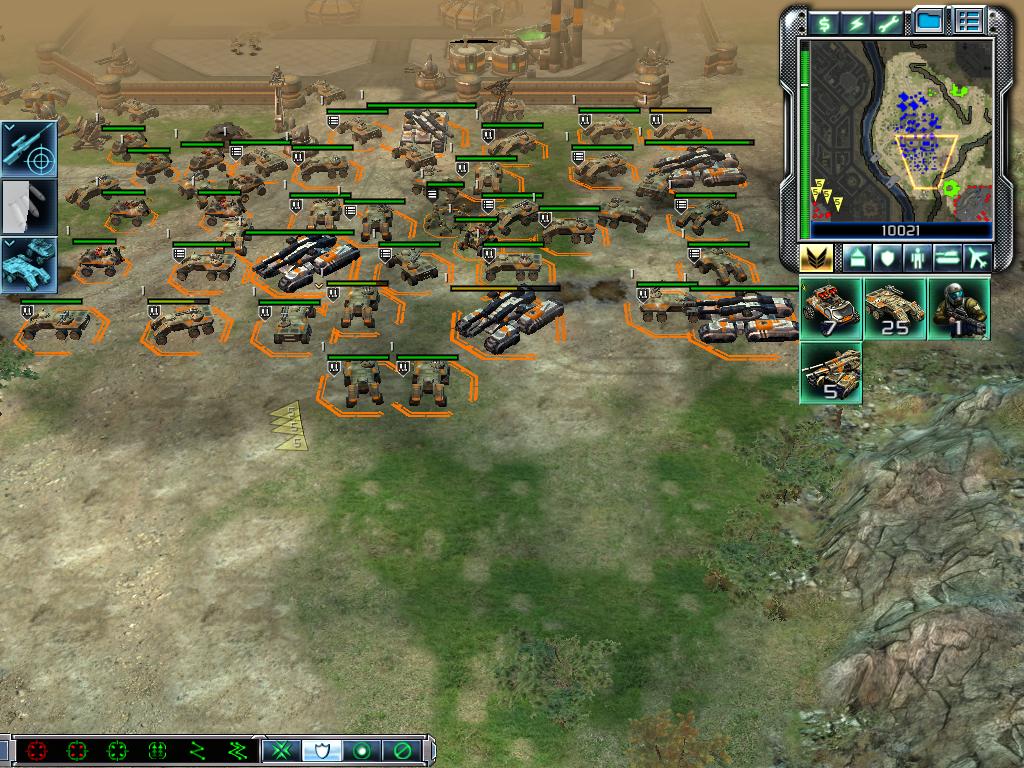Open the production structures build tab
Viewport: 1024px width, 768px height.
tap(858, 258)
